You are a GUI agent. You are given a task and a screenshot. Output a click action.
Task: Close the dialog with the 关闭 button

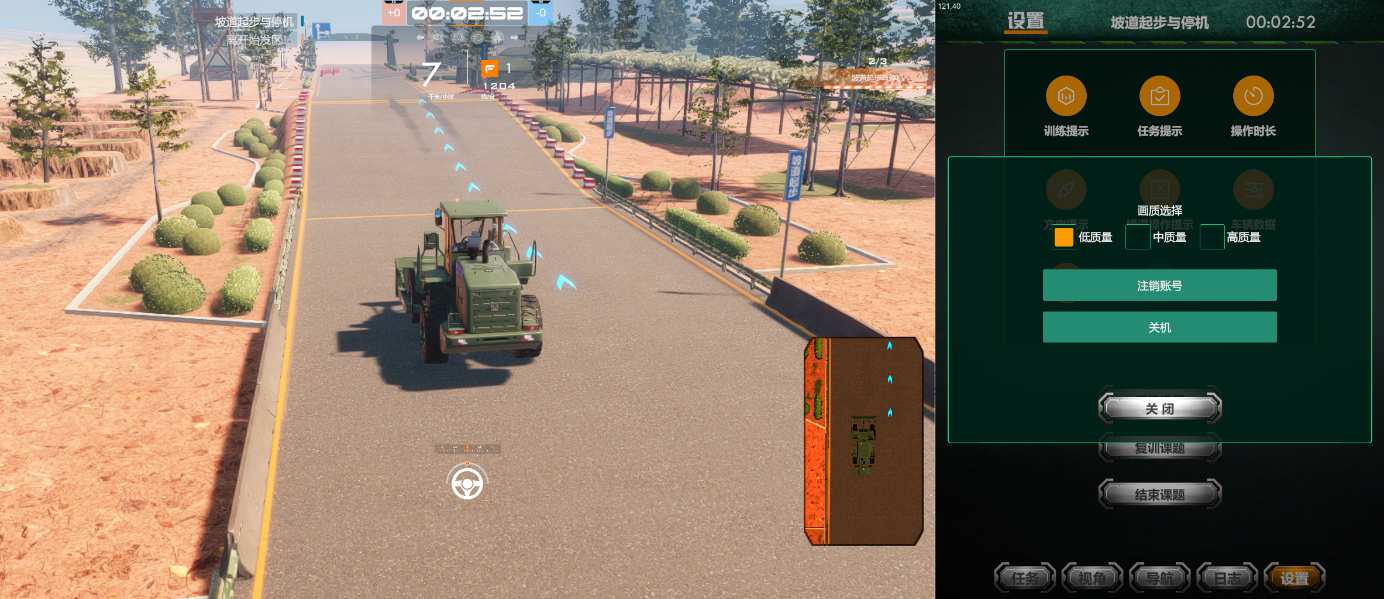pyautogui.click(x=1160, y=409)
